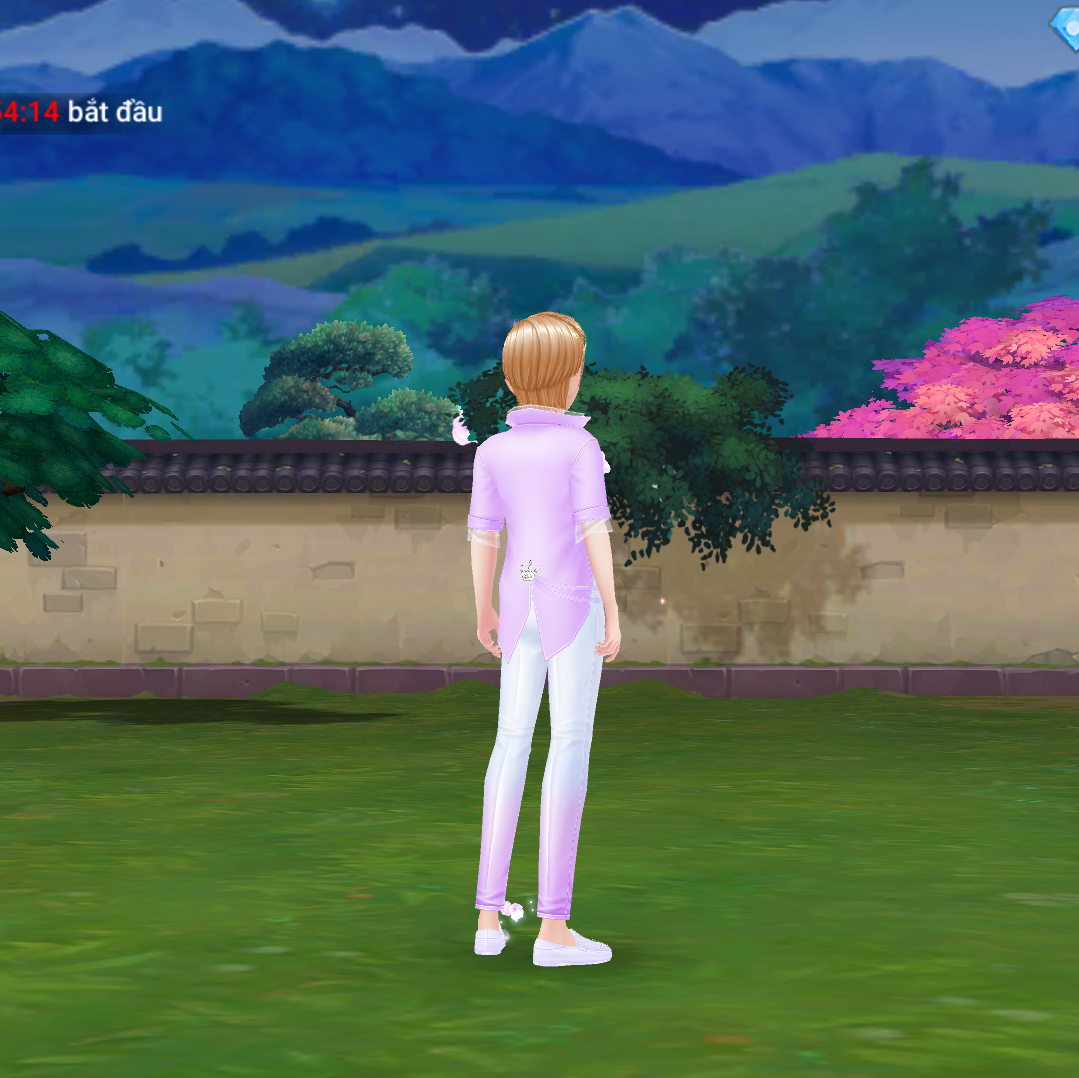Open the "bắt đầu" countdown event banner
The height and width of the screenshot is (1078, 1079).
[x=82, y=112]
